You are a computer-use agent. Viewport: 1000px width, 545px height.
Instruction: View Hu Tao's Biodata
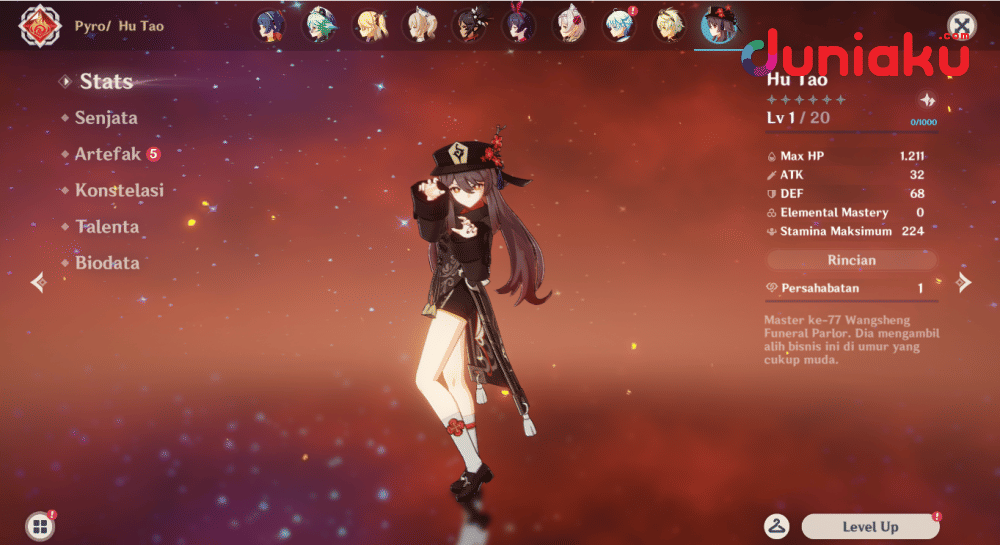tap(106, 263)
